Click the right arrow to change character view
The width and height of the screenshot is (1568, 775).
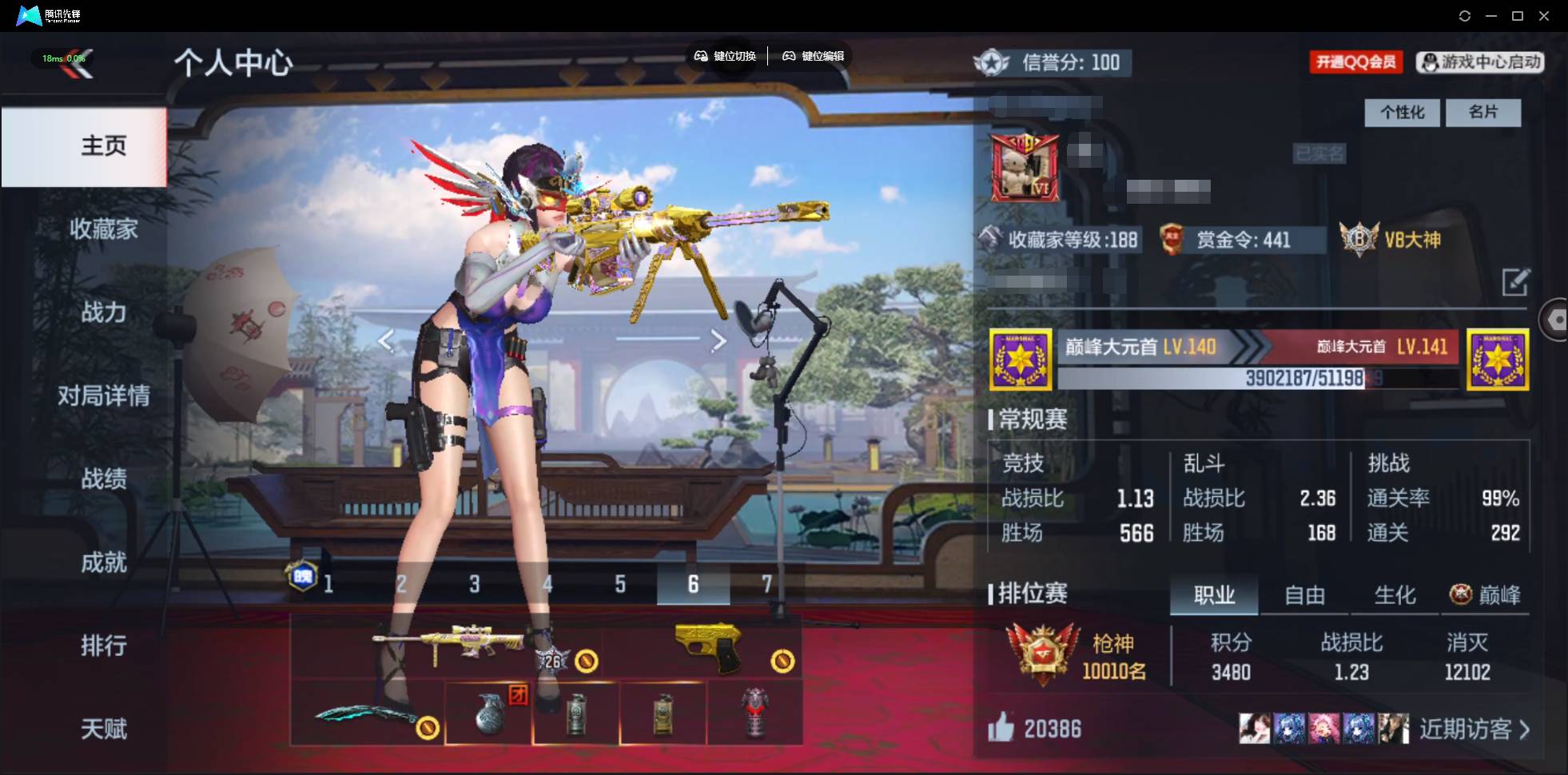point(718,340)
